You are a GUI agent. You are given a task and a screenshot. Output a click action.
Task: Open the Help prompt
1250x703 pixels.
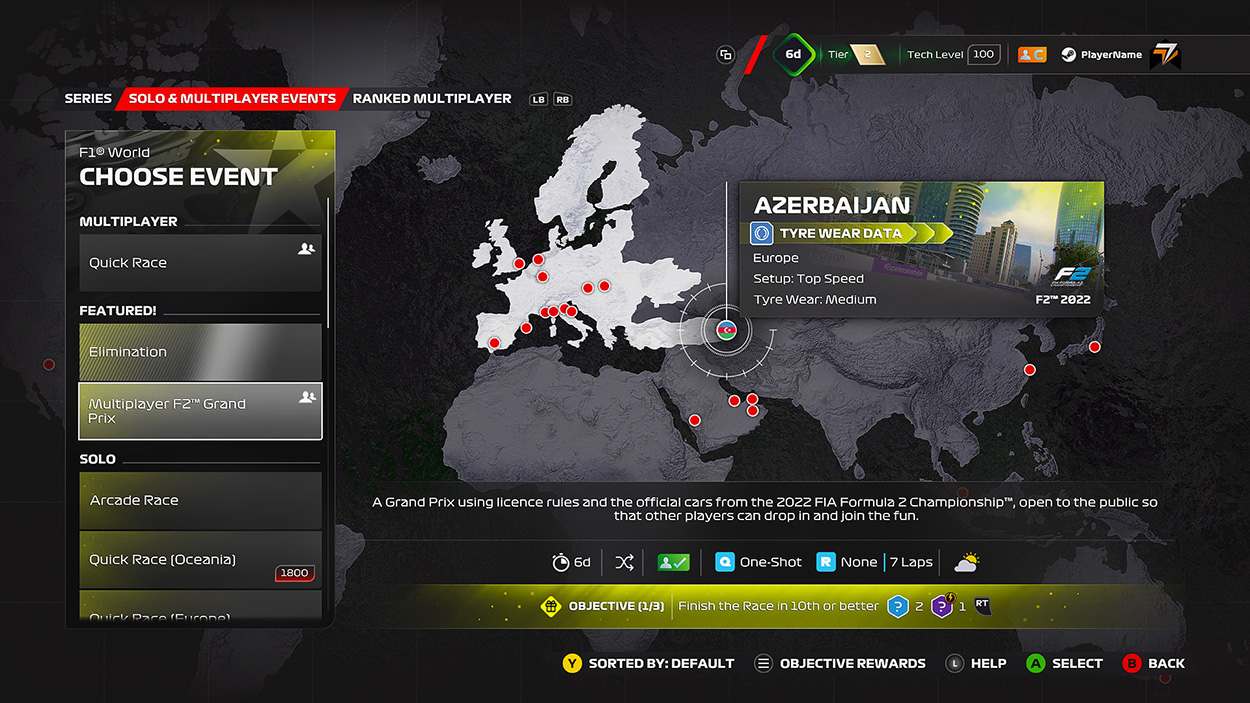coord(976,663)
